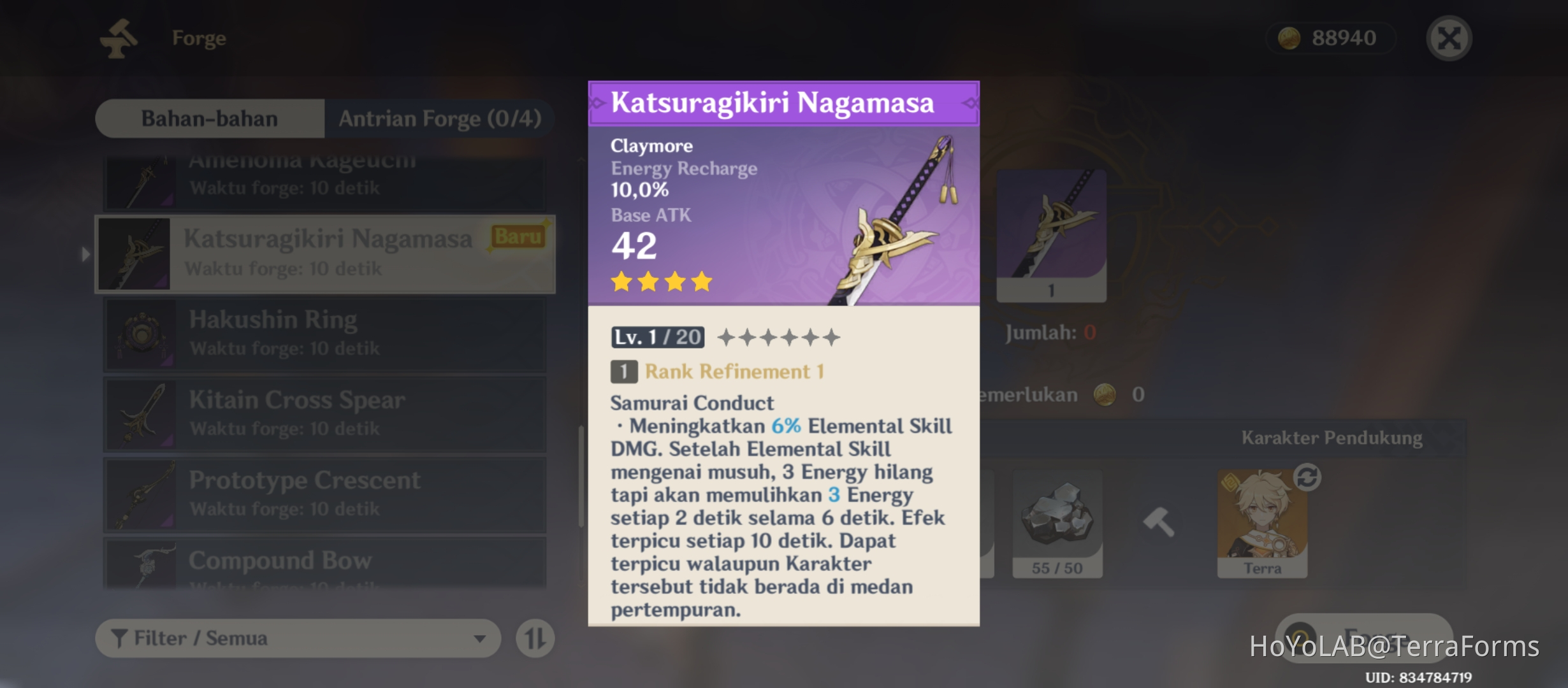
Task: Click the forged weapon output thumbnail
Action: (1050, 236)
